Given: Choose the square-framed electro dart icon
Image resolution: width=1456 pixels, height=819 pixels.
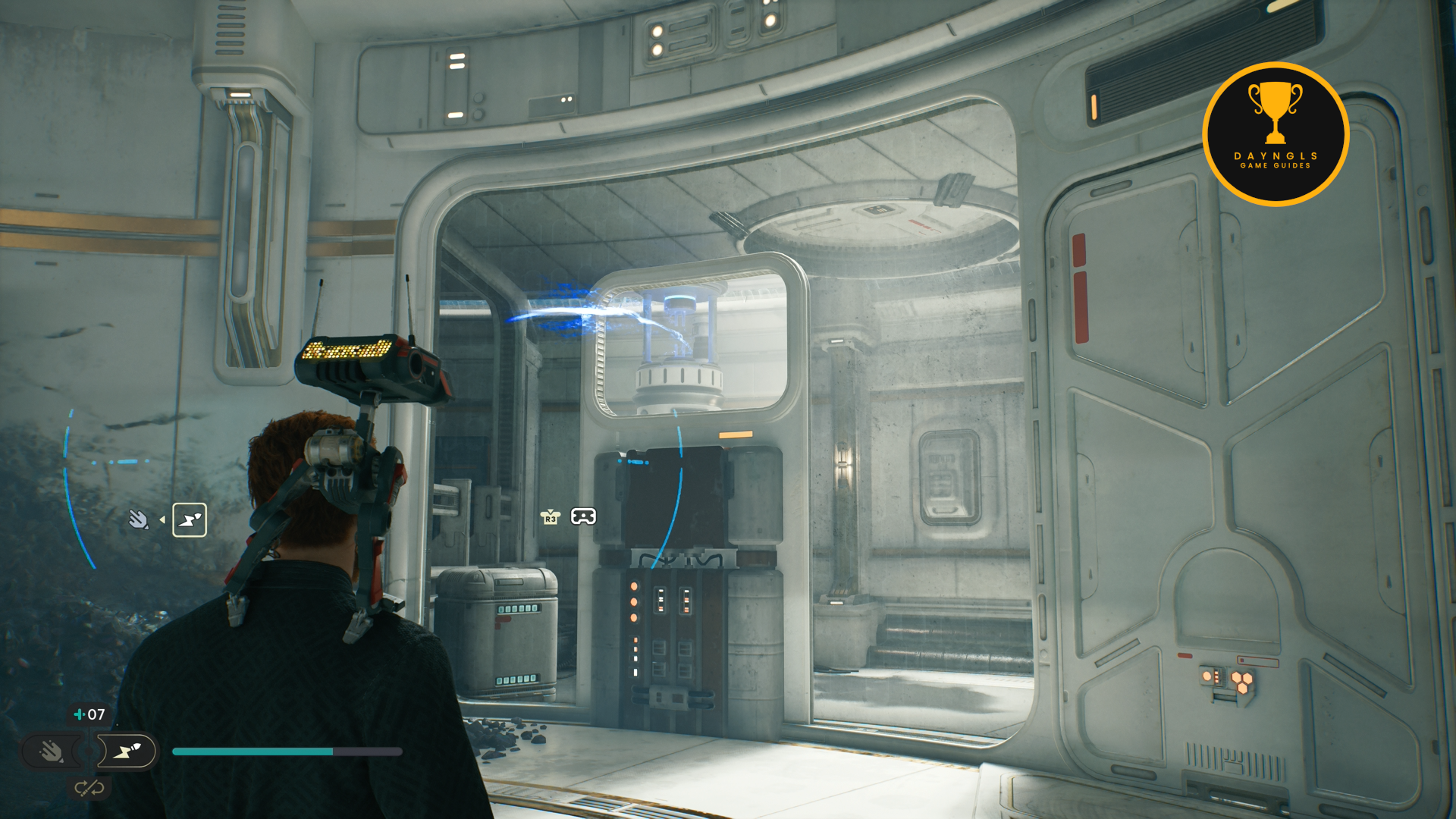Looking at the screenshot, I should (190, 520).
